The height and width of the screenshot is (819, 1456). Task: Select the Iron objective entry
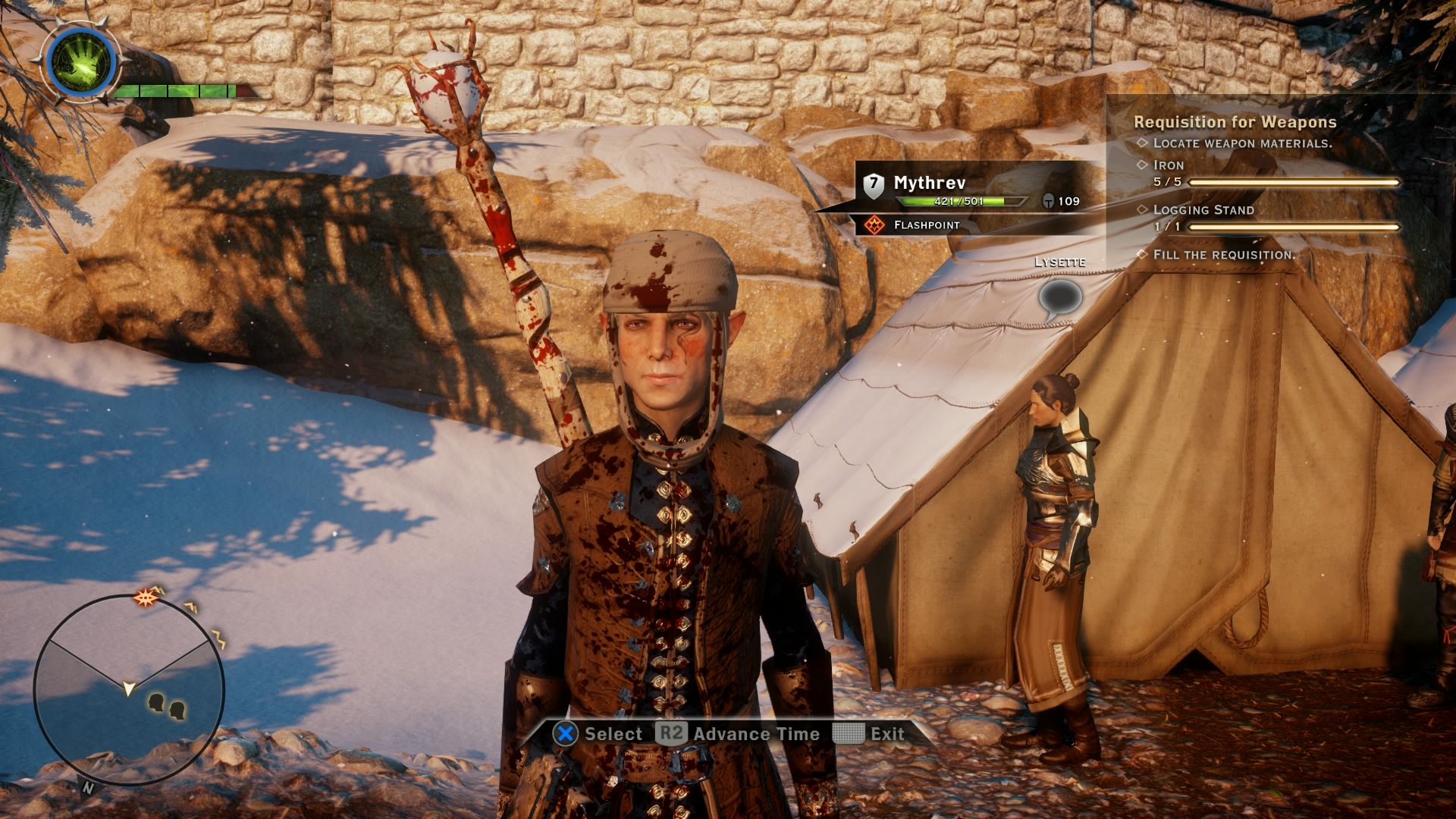(x=1169, y=165)
